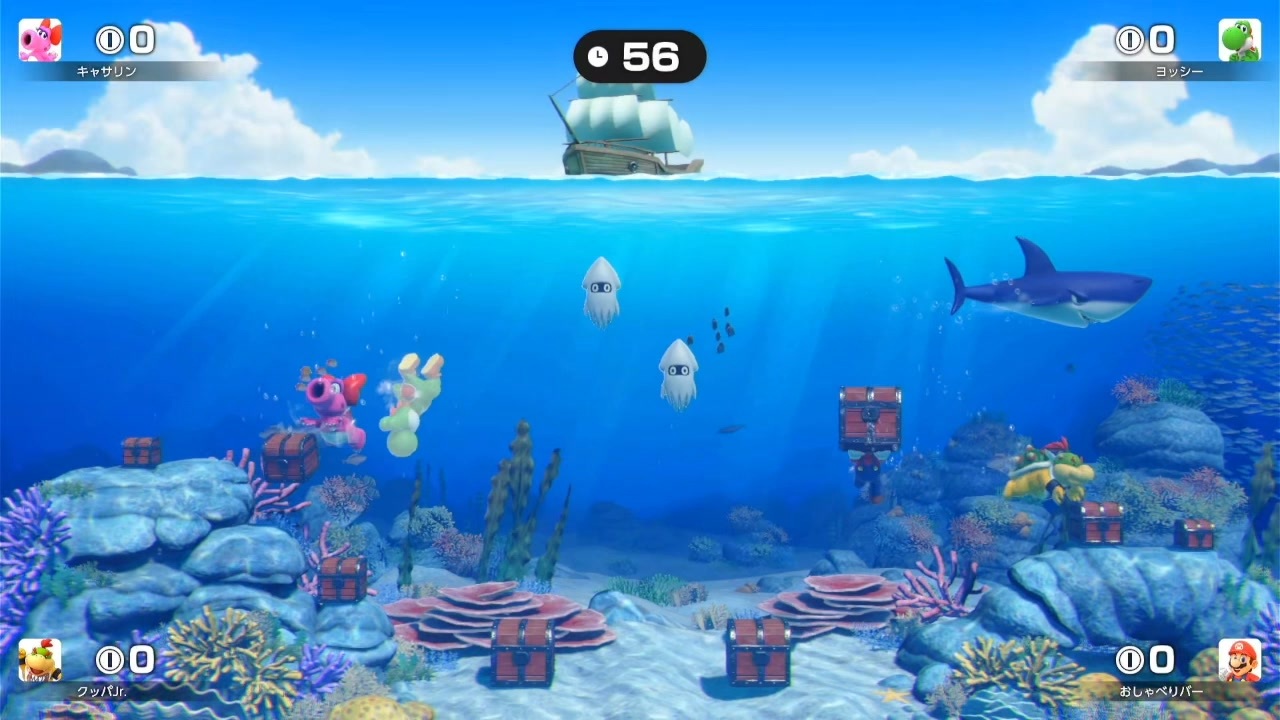Click キャサリン's coin counter showing zero
Image resolution: width=1280 pixels, height=720 pixels.
140,40
